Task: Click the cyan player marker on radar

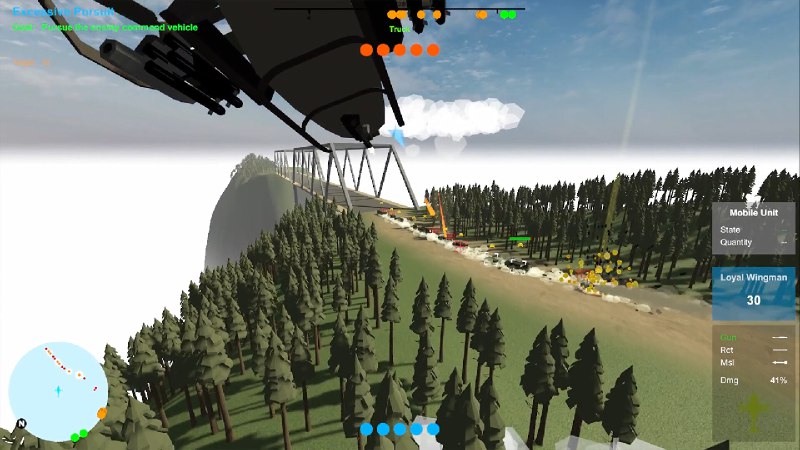Action: click(58, 388)
